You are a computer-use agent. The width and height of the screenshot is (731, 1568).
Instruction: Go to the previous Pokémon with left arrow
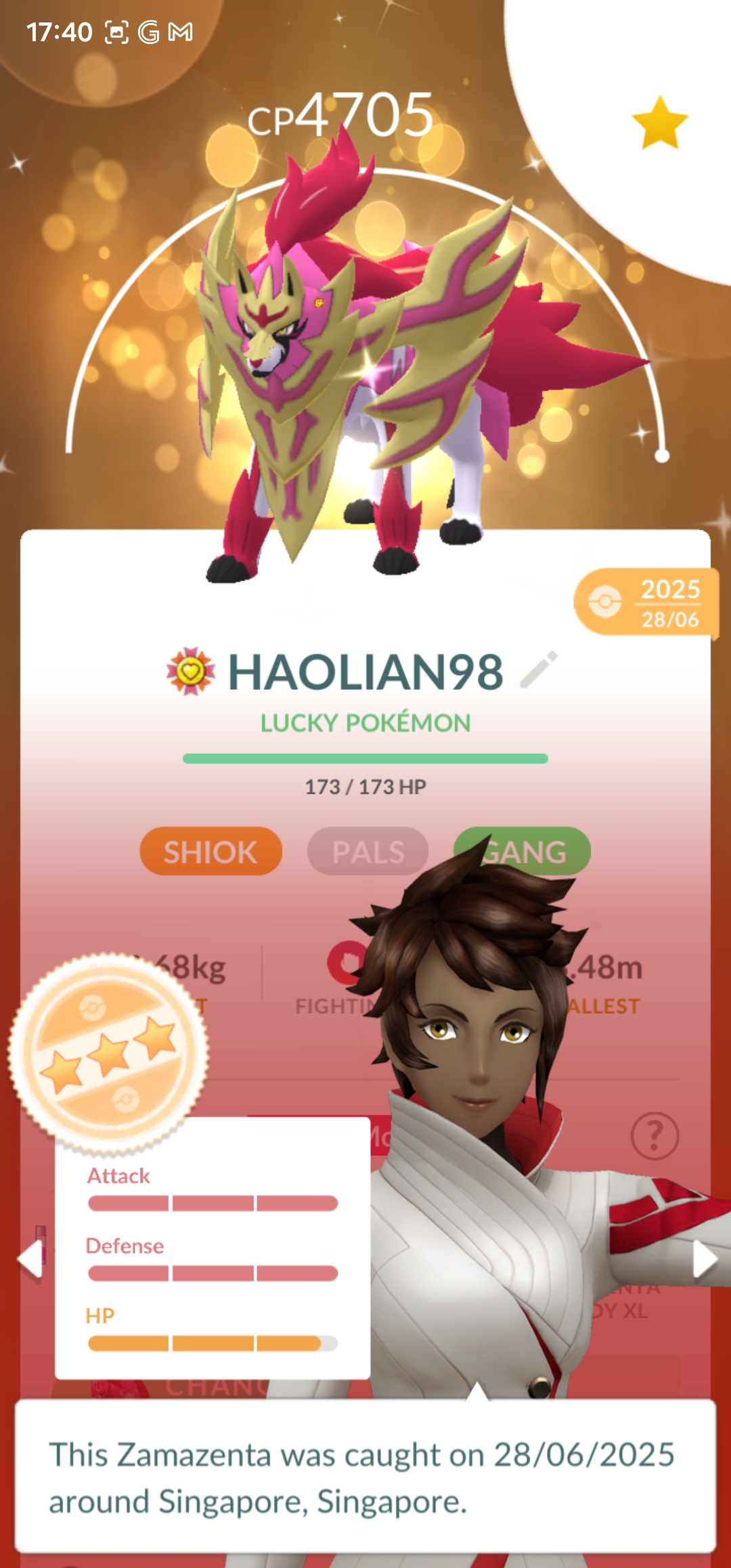[30, 1260]
